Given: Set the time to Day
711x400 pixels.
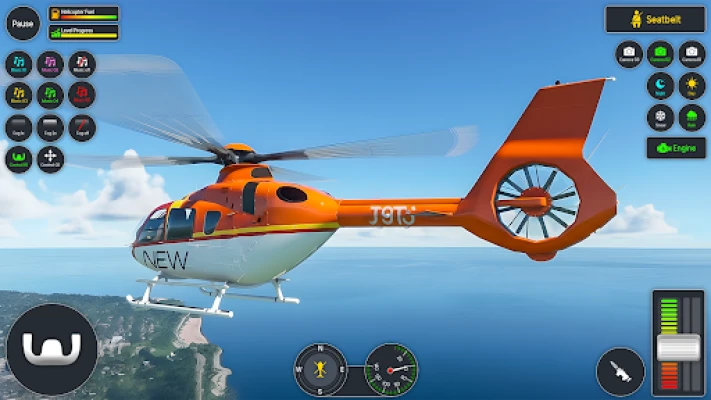Looking at the screenshot, I should [x=692, y=86].
